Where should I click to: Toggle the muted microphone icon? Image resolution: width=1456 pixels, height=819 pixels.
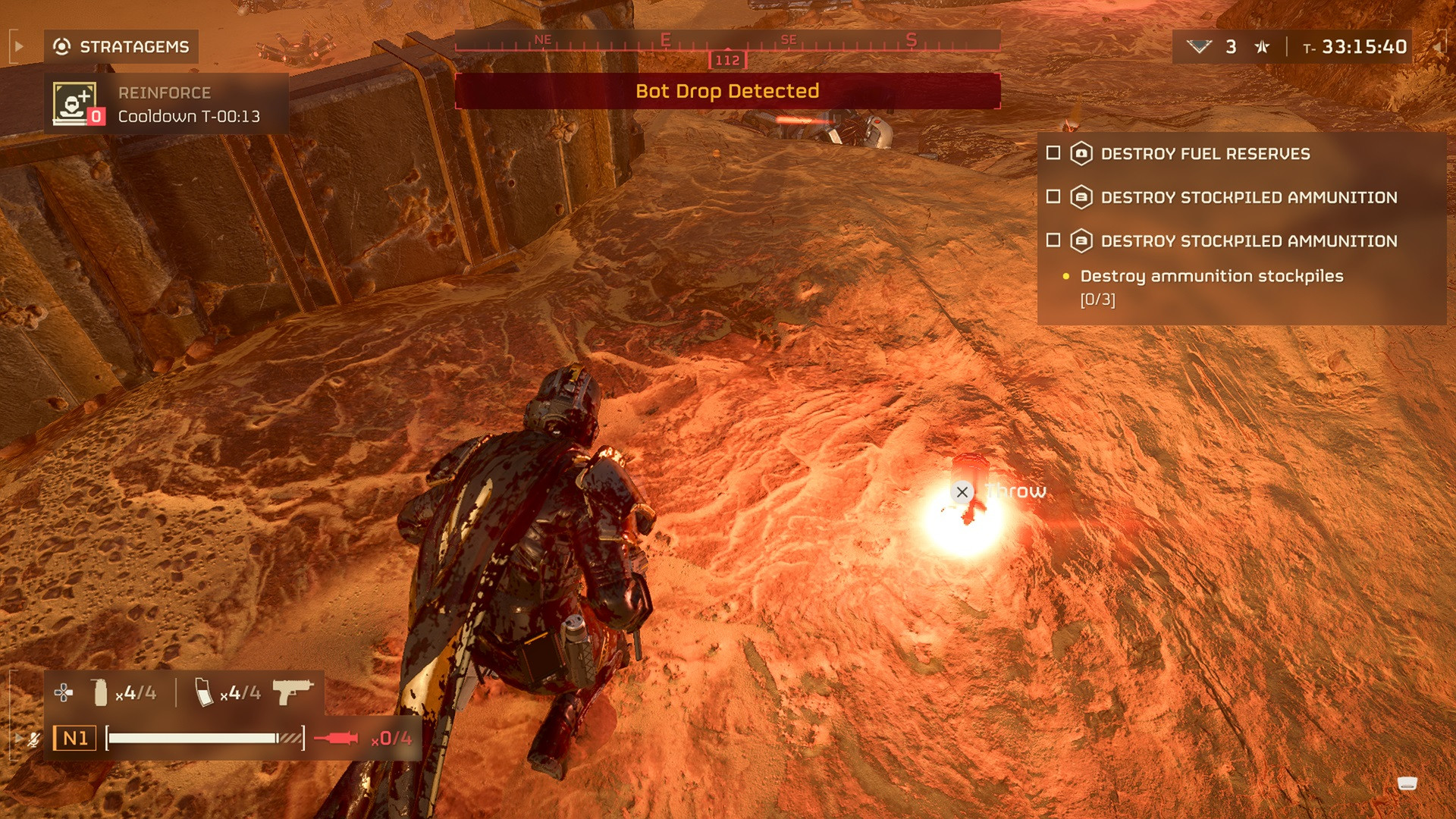click(33, 739)
